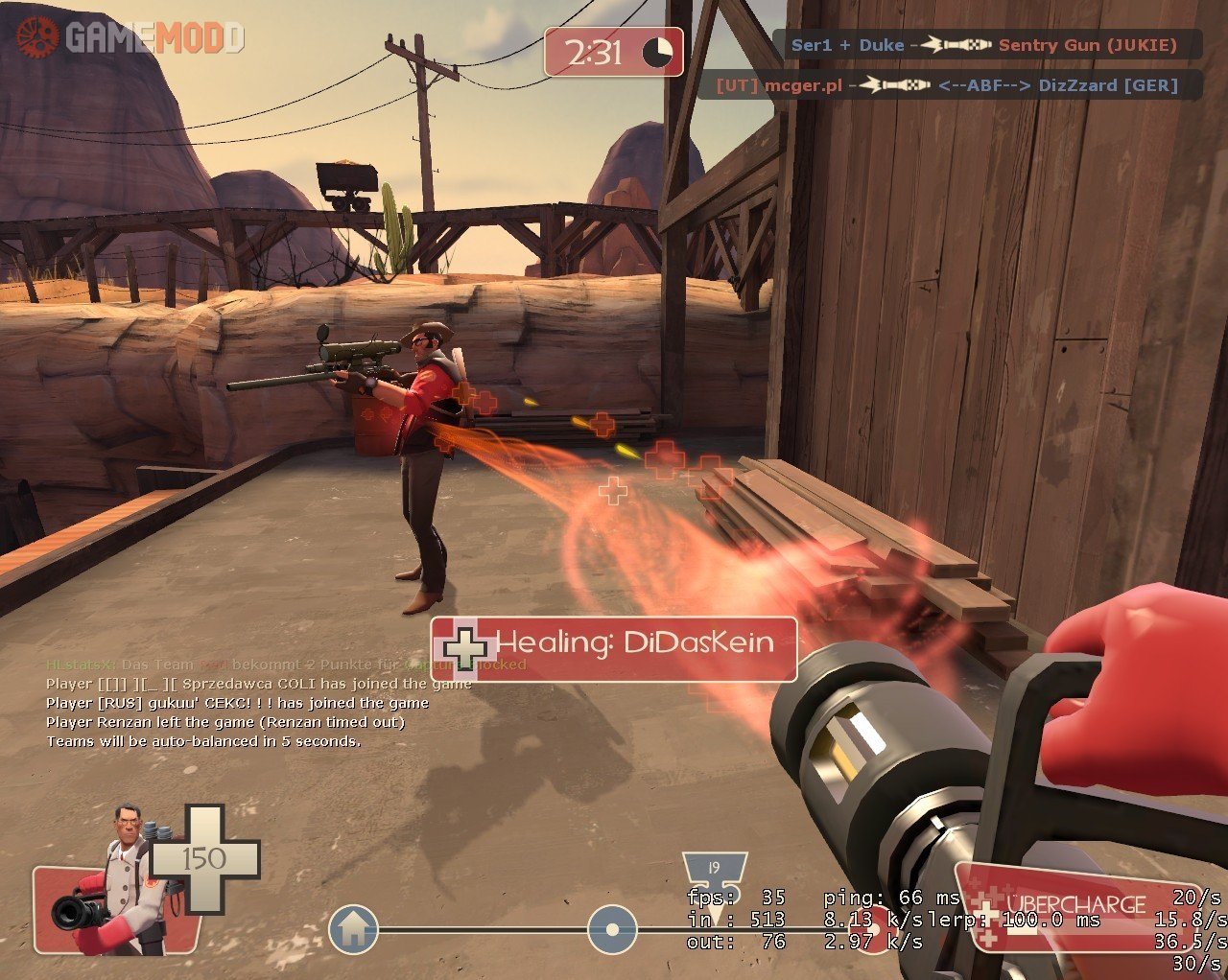The image size is (1228, 980).
Task: Open the GameModd watermark logo
Action: pos(130,36)
